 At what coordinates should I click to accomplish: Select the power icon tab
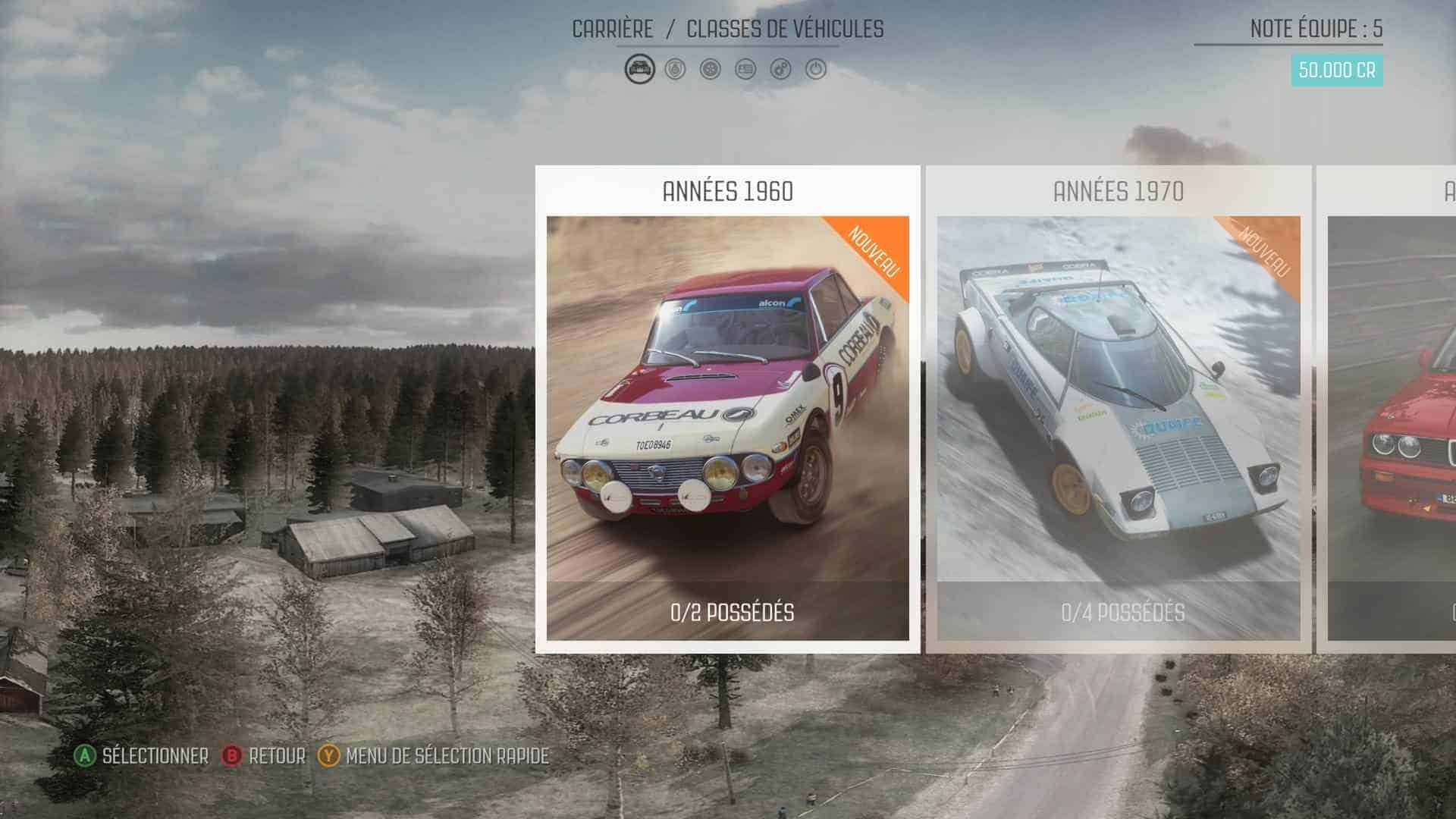click(816, 70)
